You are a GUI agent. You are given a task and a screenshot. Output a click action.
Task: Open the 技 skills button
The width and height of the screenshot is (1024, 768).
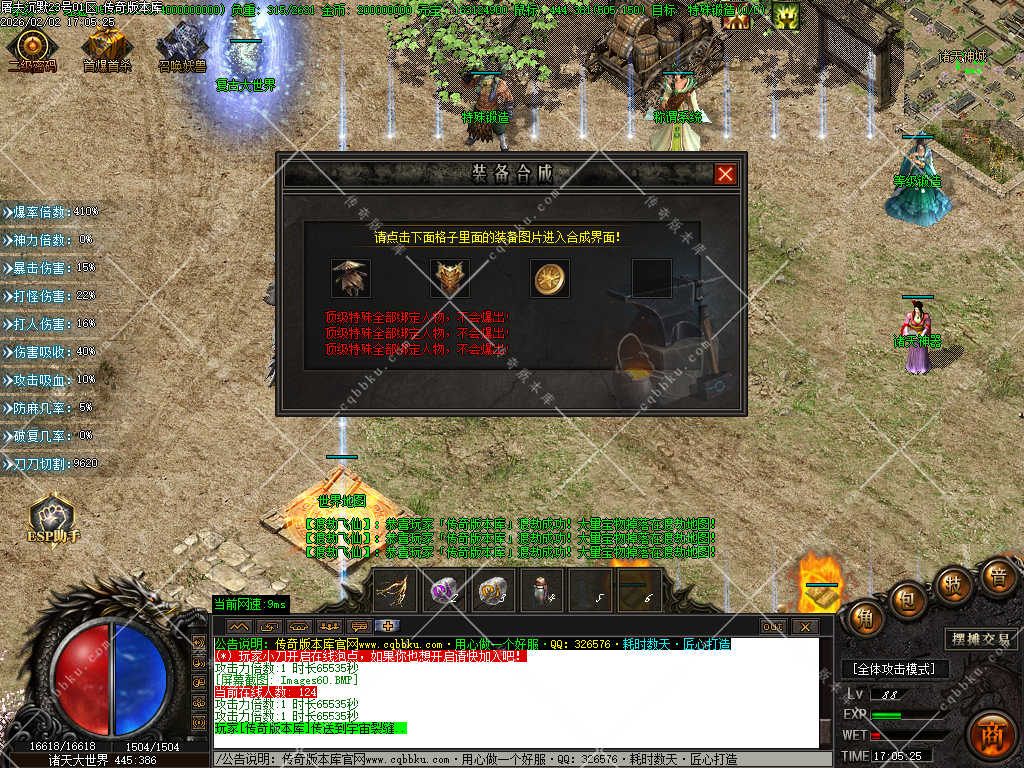click(x=953, y=584)
